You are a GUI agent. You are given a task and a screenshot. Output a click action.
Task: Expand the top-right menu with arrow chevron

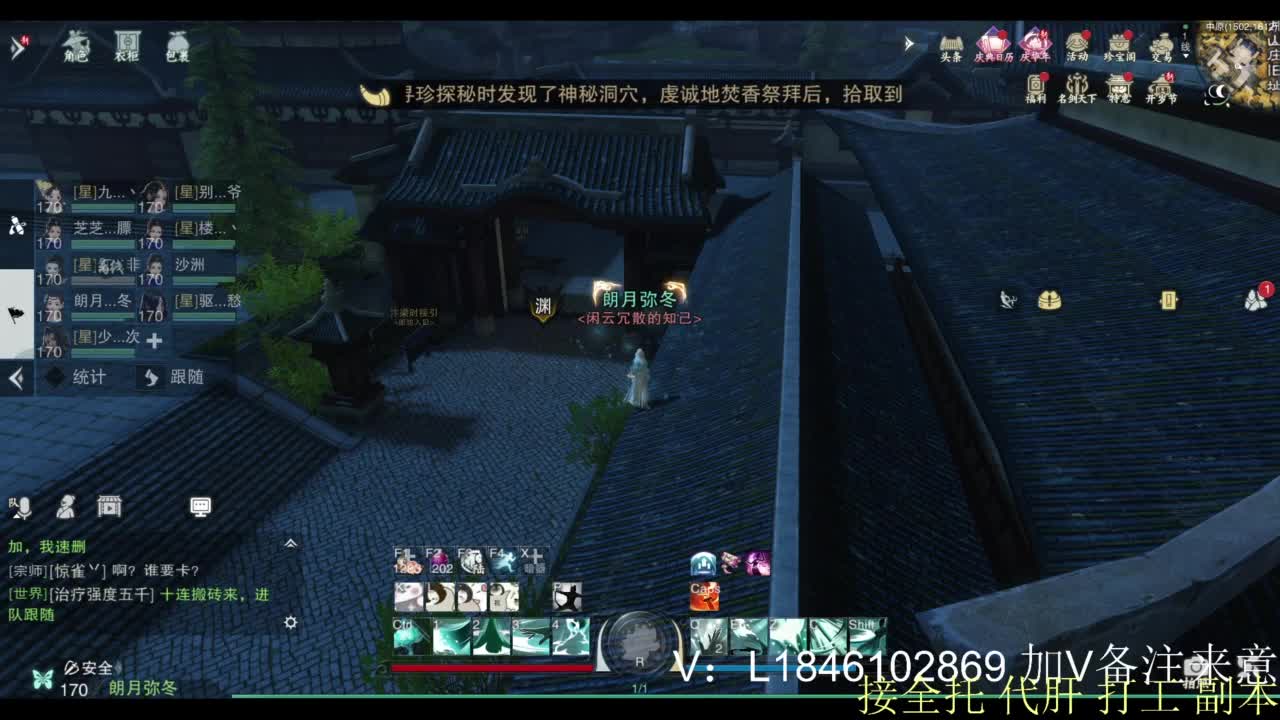[x=908, y=43]
